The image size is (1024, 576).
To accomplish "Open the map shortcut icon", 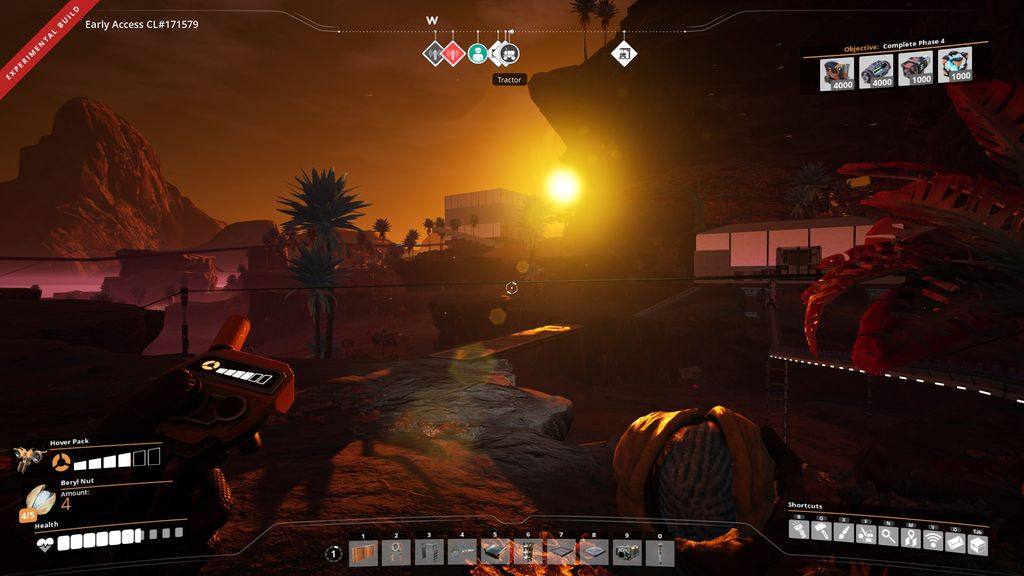I will (x=910, y=536).
